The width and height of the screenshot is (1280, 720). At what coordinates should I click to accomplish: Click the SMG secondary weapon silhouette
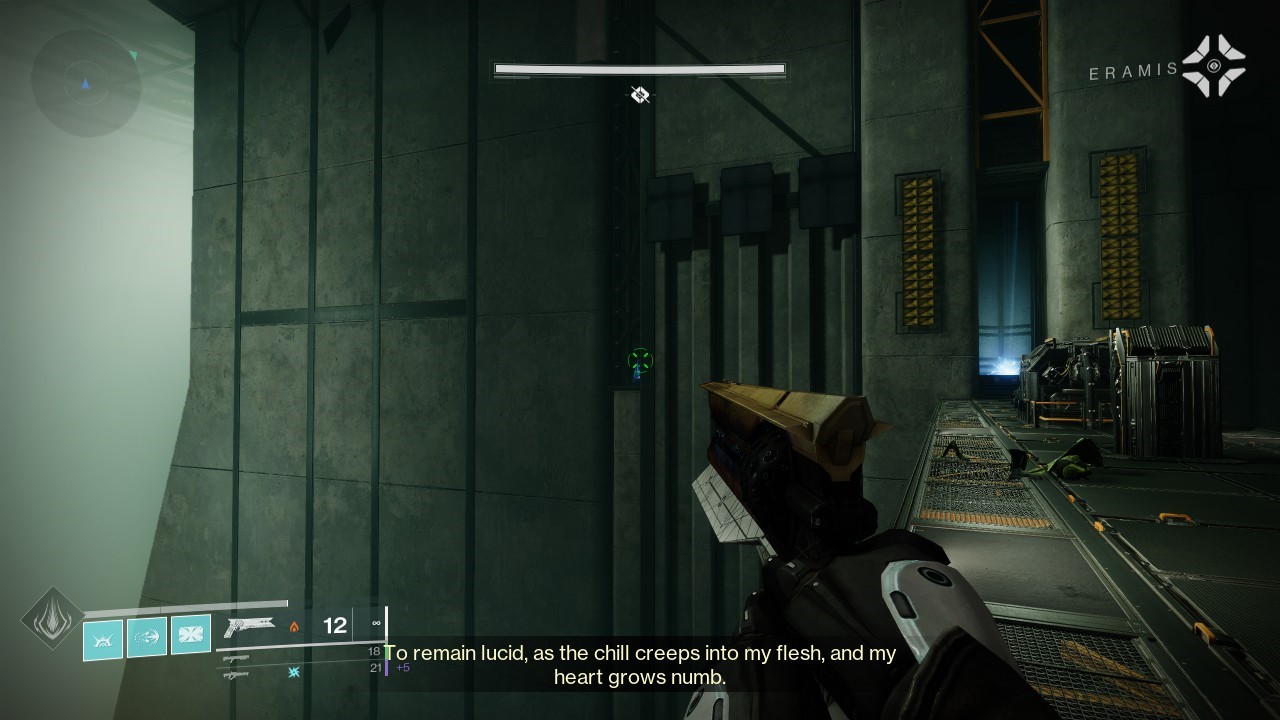pyautogui.click(x=238, y=660)
